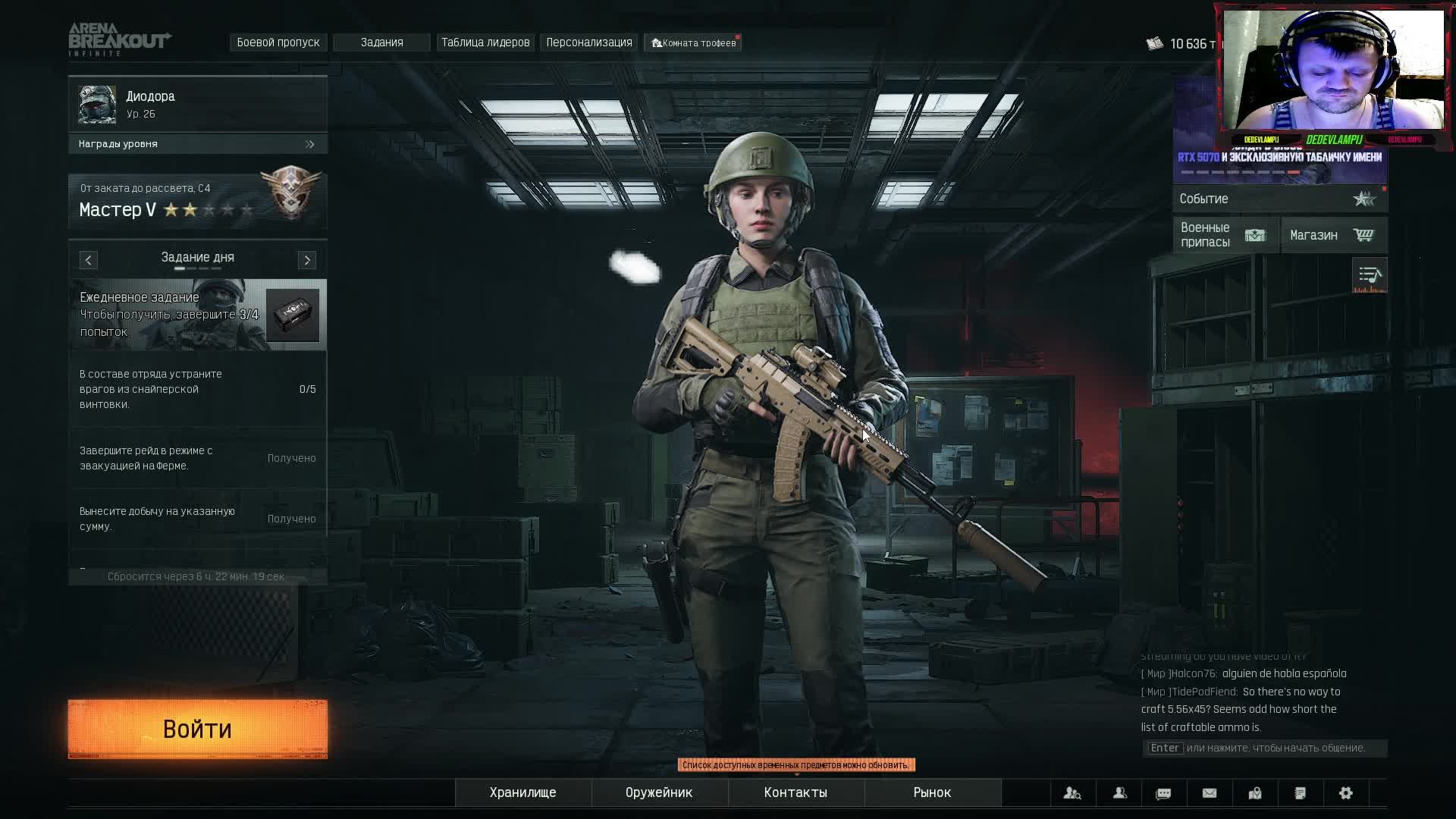Open Персонализация customization

(x=589, y=42)
